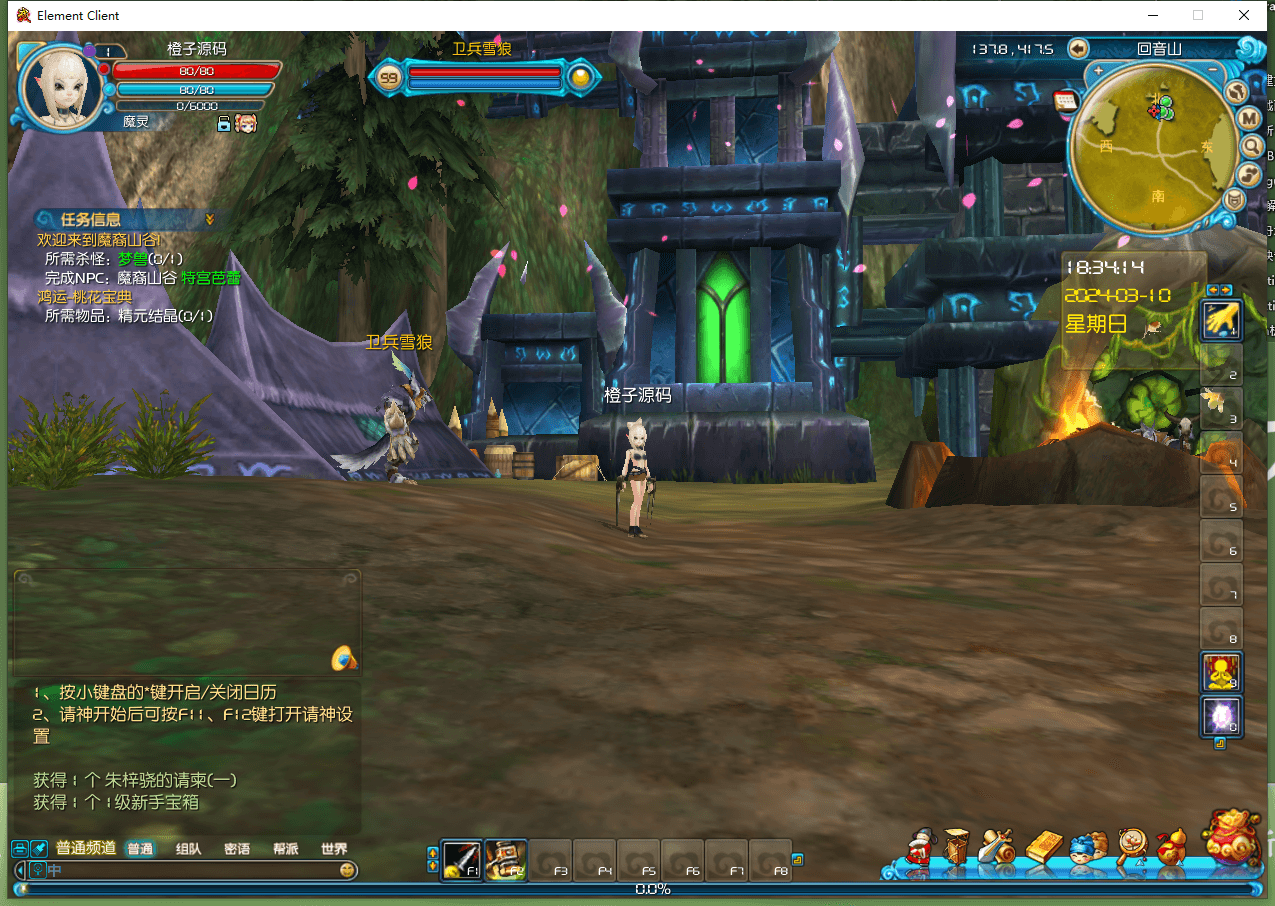The height and width of the screenshot is (906, 1275).
Task: Use the purple crystal orb slot
Action: [x=1220, y=716]
